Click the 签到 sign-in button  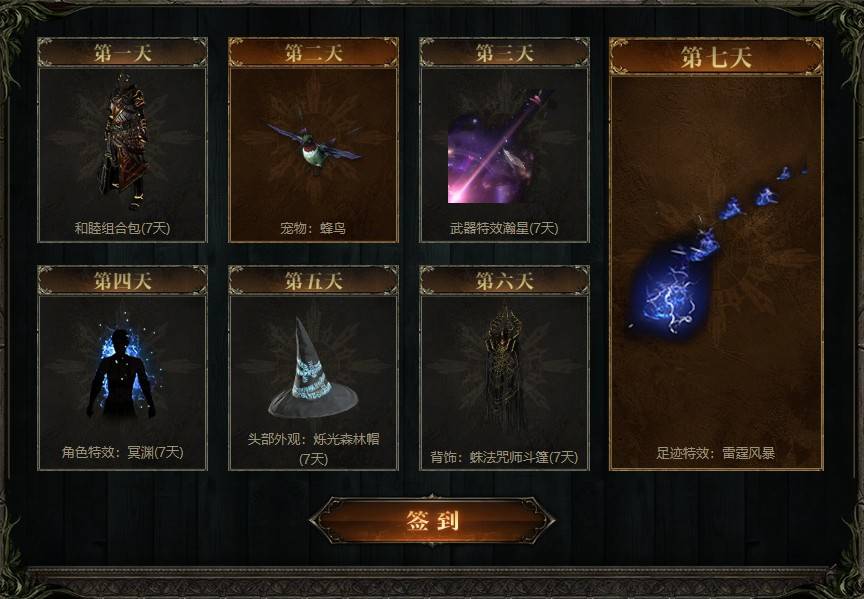pos(432,520)
